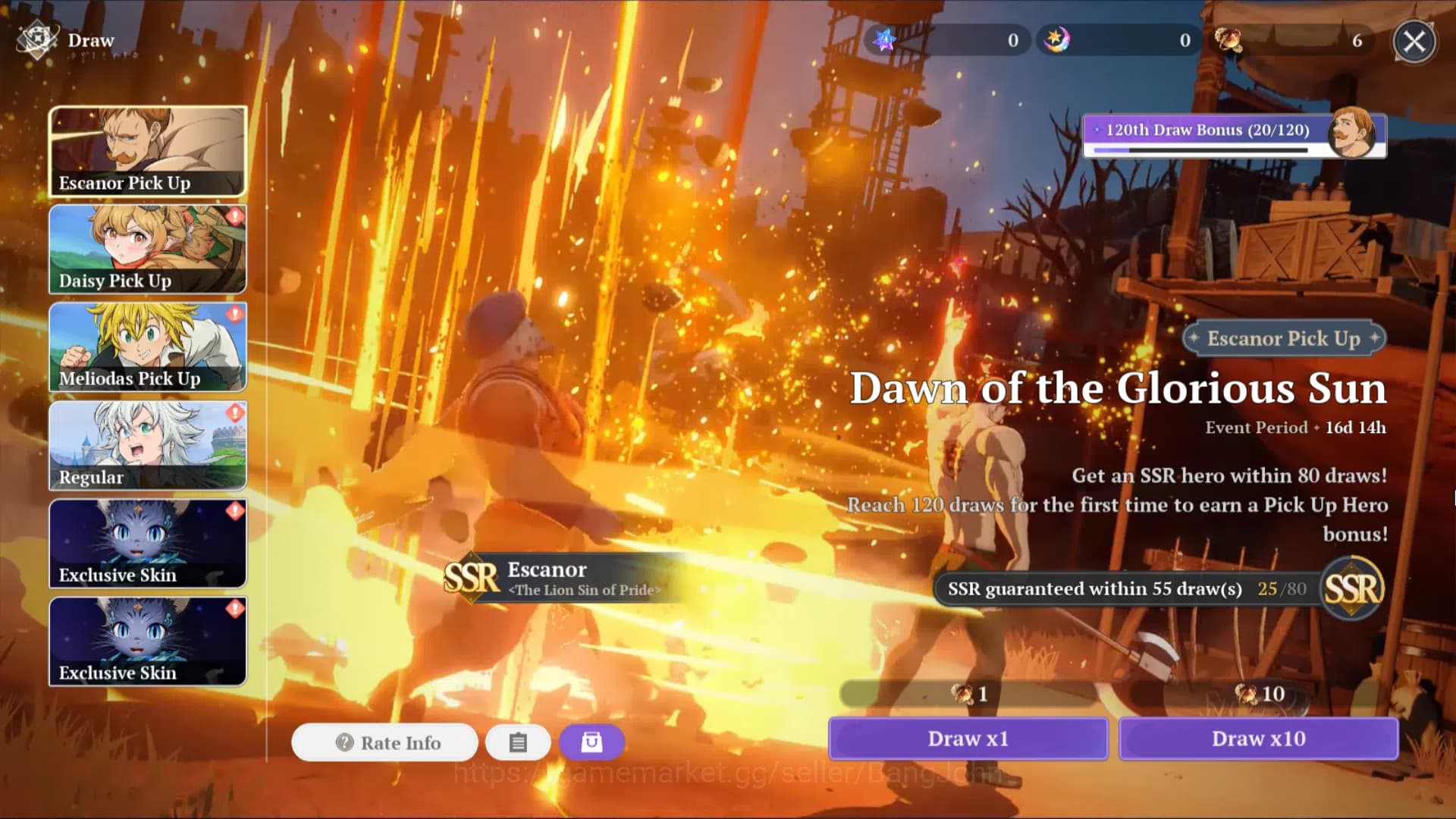Perform a single draw with Draw x1
Viewport: 1456px width, 819px height.
[968, 739]
